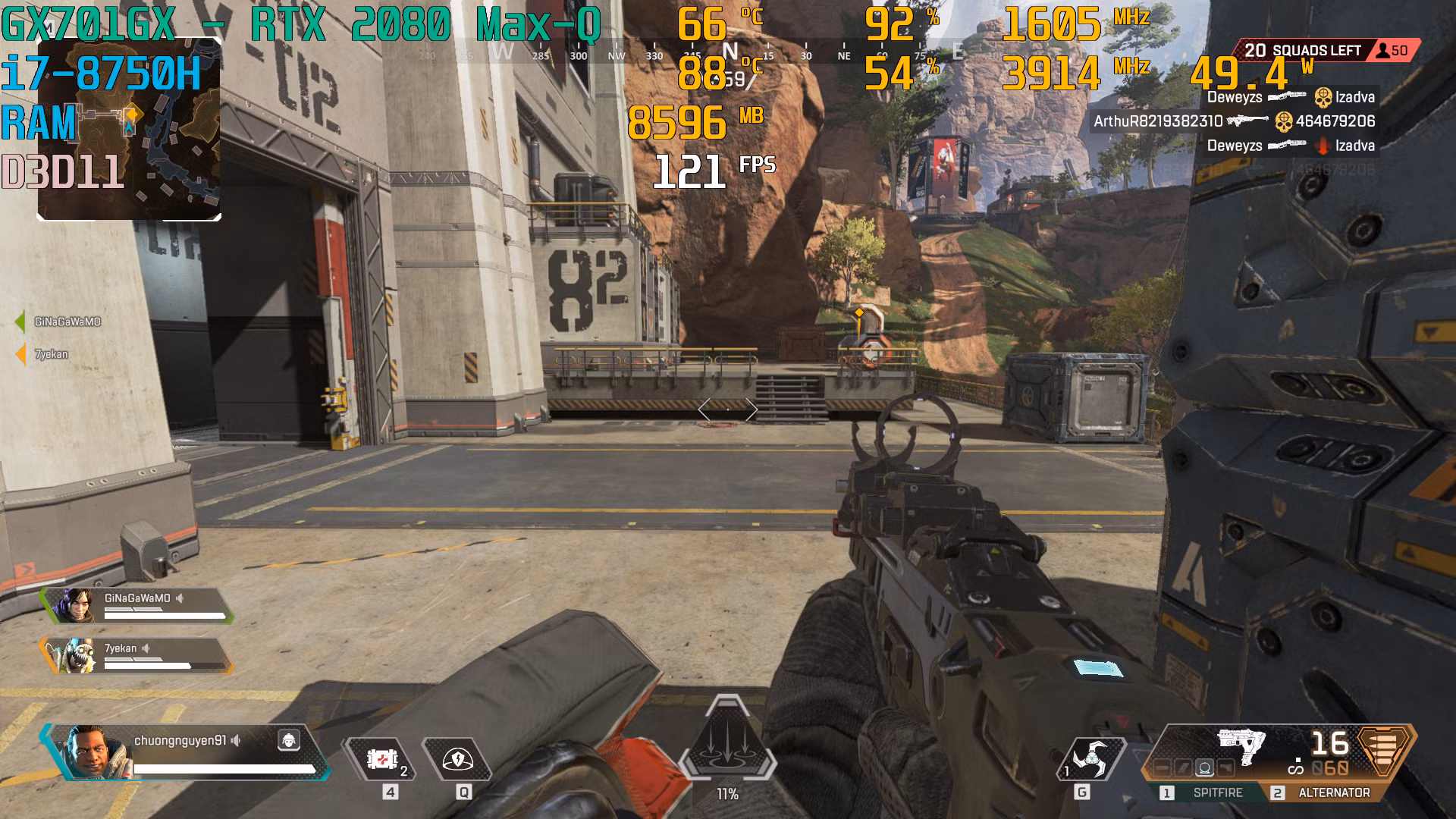The image size is (1456, 819).
Task: Select the arc star grenade slot icon
Action: coord(1092,757)
